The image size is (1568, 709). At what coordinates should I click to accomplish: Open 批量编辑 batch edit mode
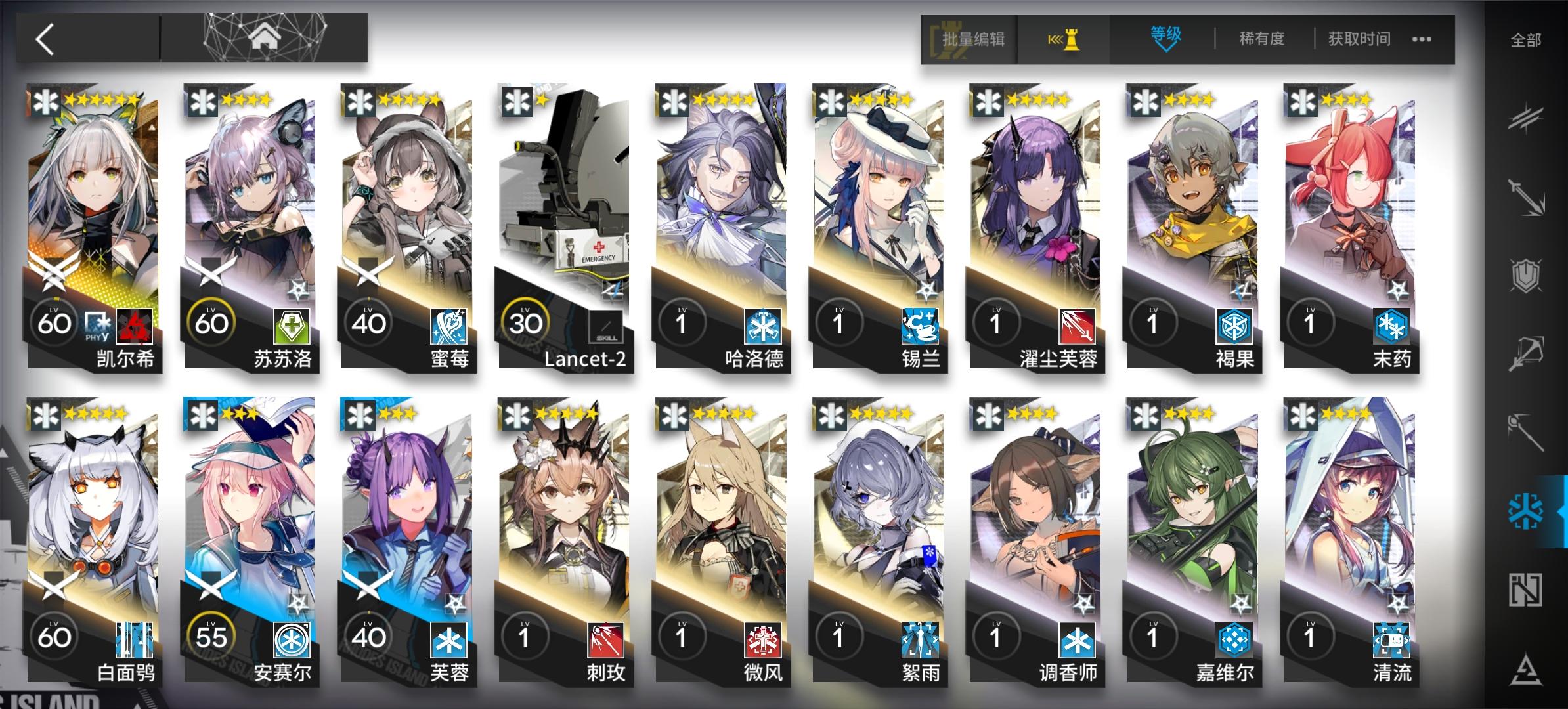tap(975, 39)
